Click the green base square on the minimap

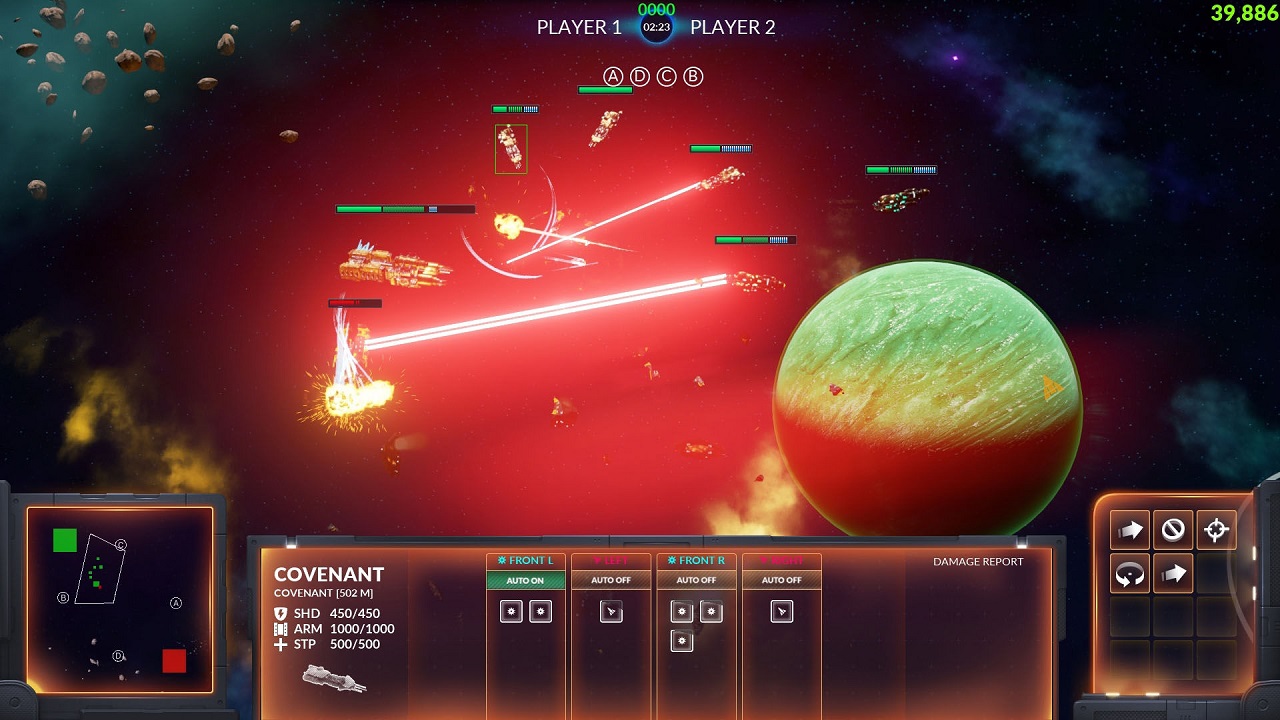point(65,541)
